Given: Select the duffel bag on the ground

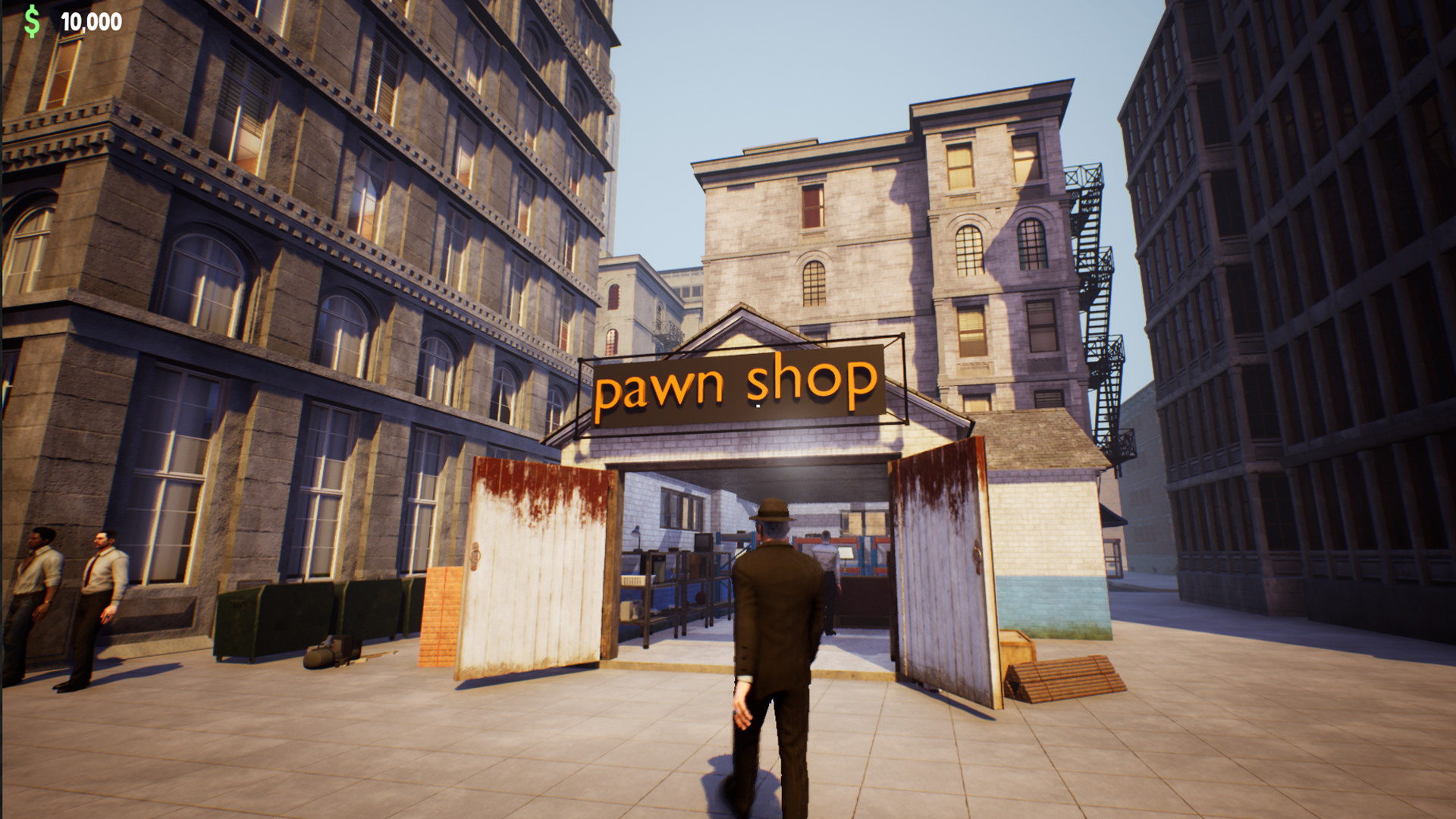Looking at the screenshot, I should (x=318, y=658).
